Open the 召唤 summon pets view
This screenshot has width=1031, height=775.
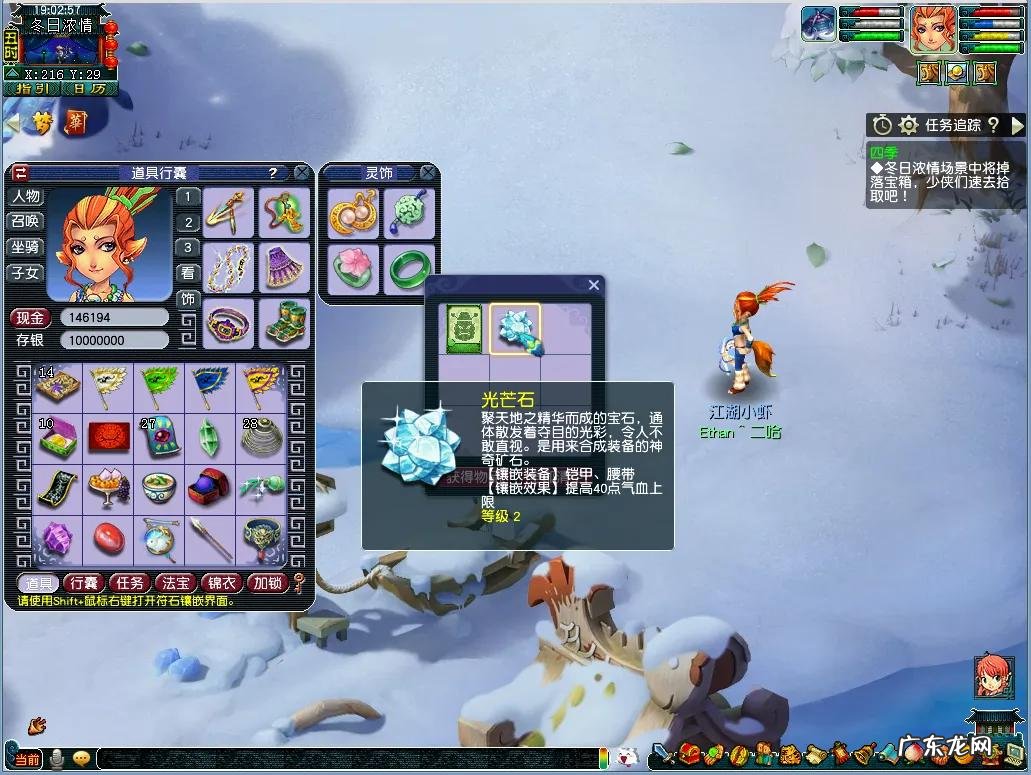pyautogui.click(x=26, y=221)
